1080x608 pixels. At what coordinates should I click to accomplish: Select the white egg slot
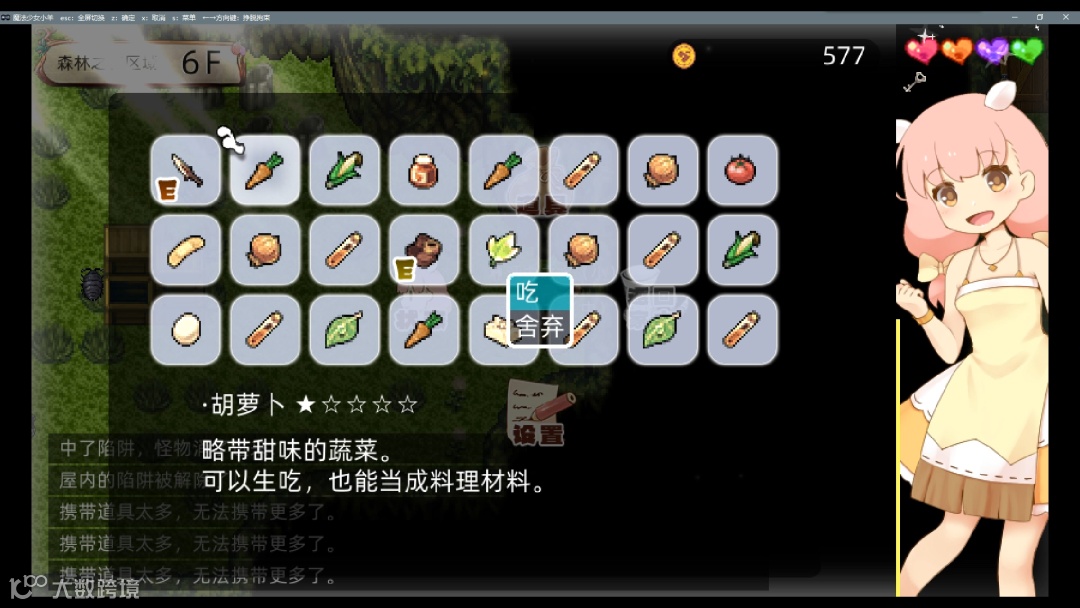pos(186,329)
